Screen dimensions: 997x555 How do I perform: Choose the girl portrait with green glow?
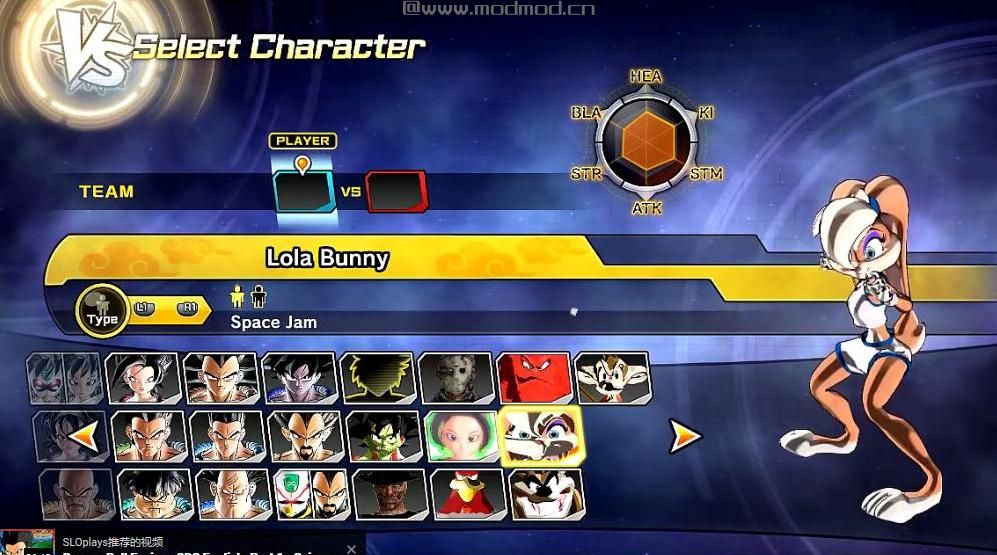click(461, 436)
